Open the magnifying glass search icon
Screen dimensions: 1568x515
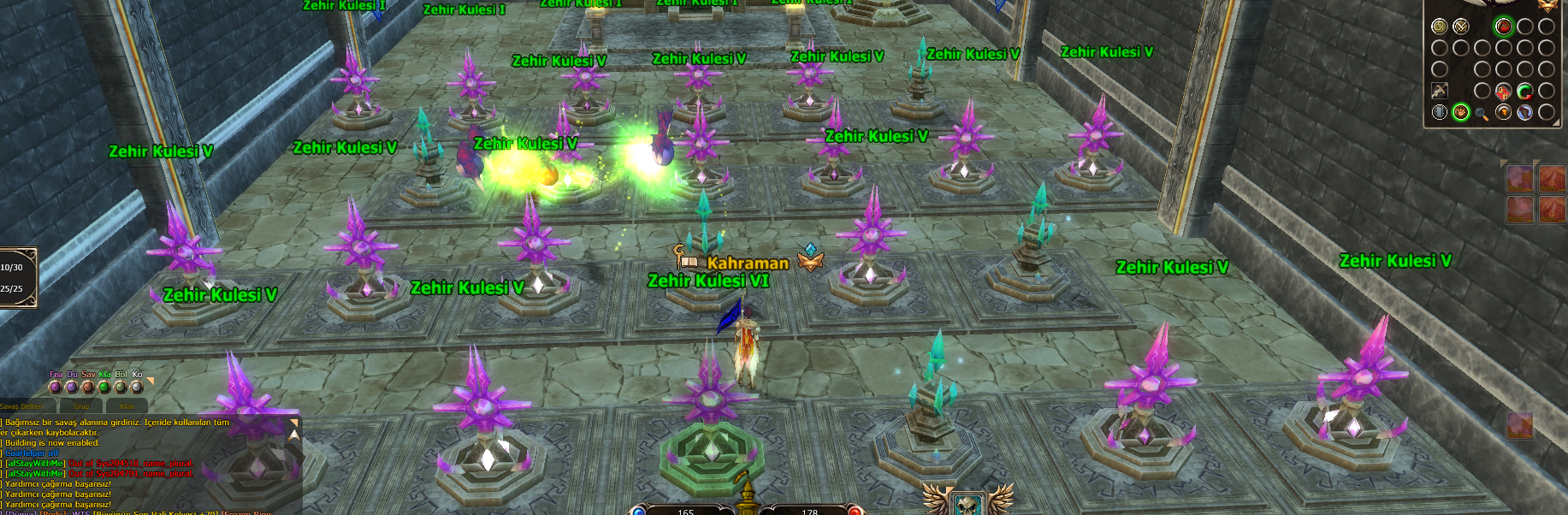pos(1482,113)
